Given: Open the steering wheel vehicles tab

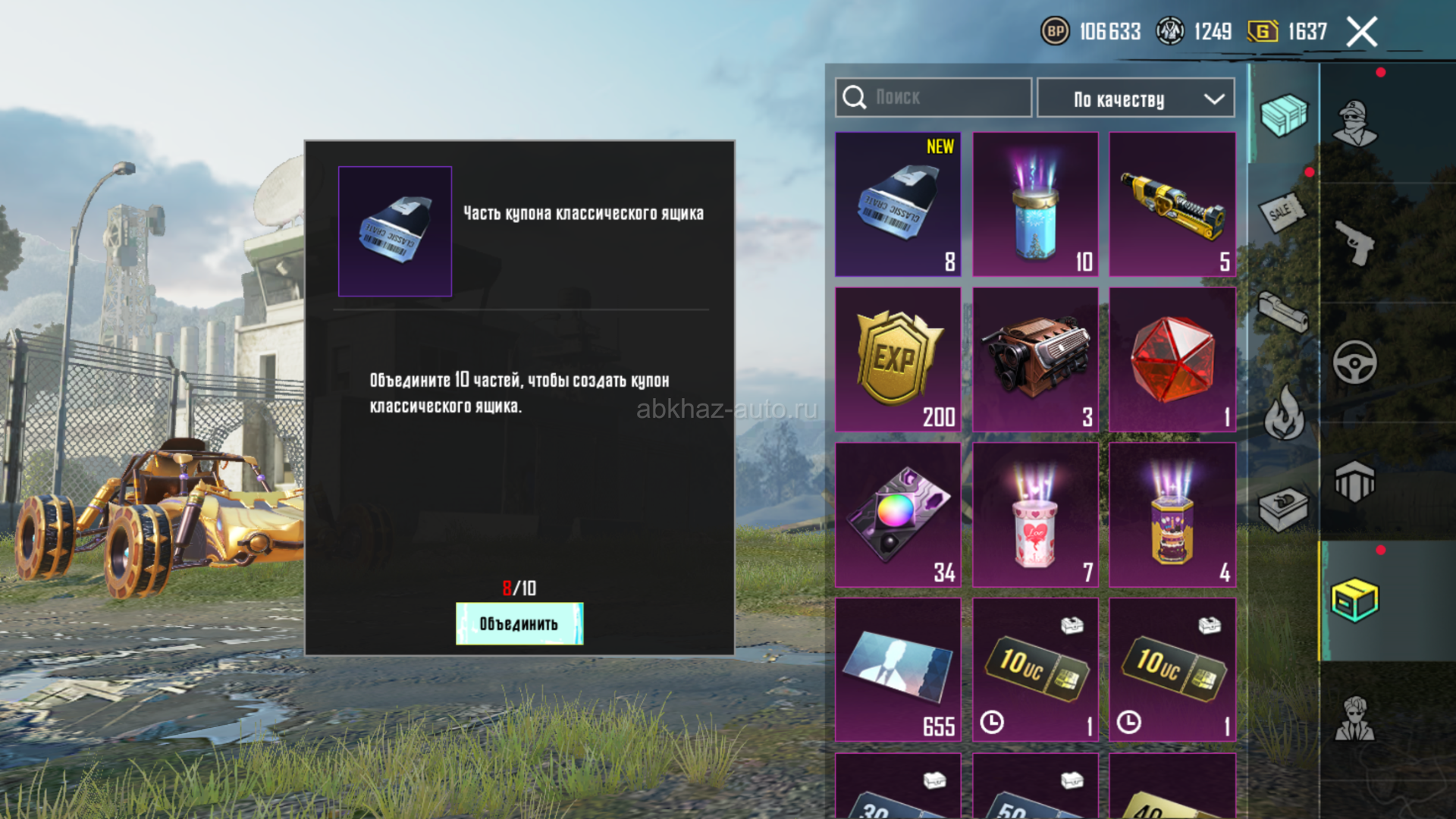Looking at the screenshot, I should [x=1355, y=362].
